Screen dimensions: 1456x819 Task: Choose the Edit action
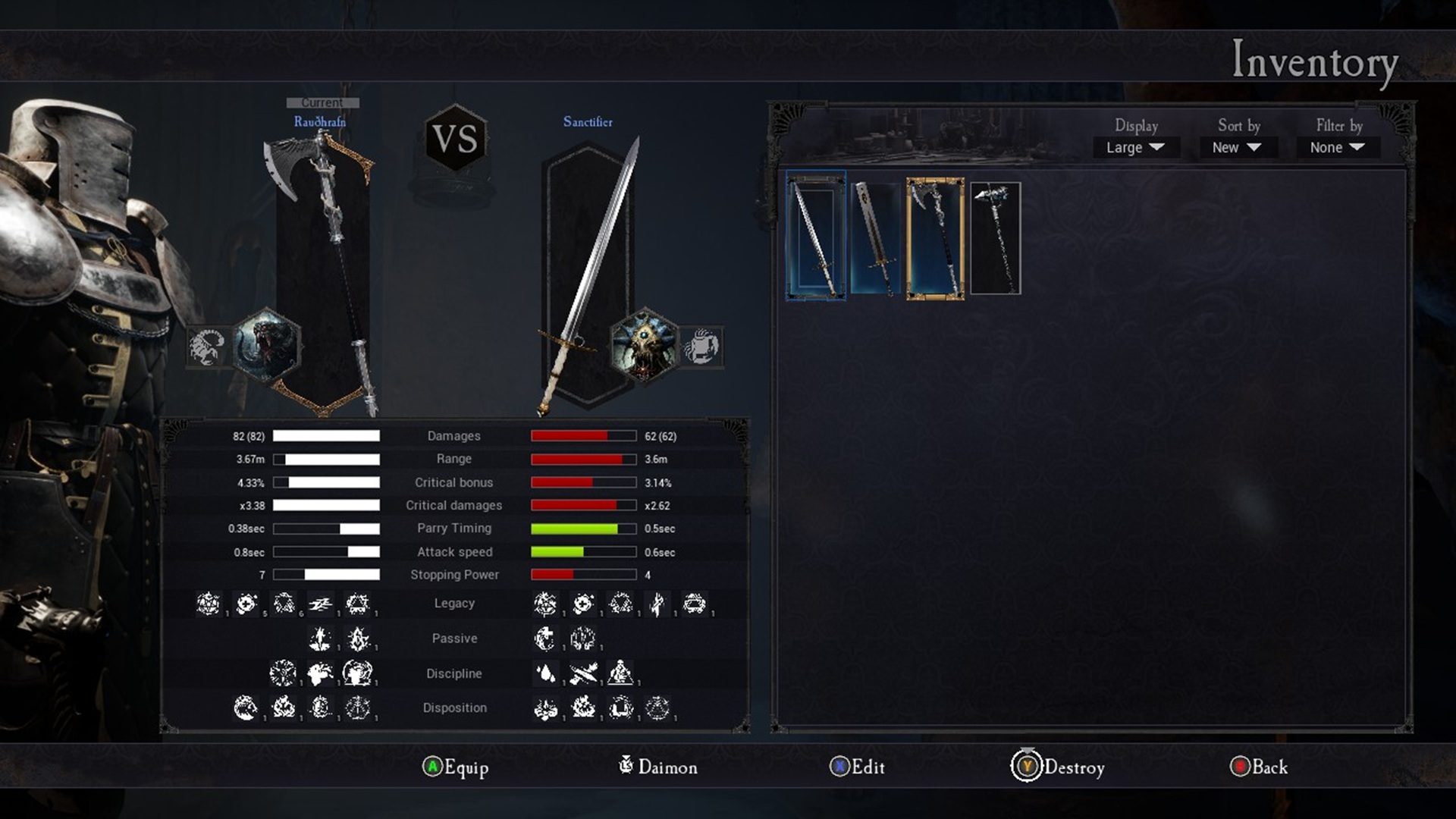[858, 767]
